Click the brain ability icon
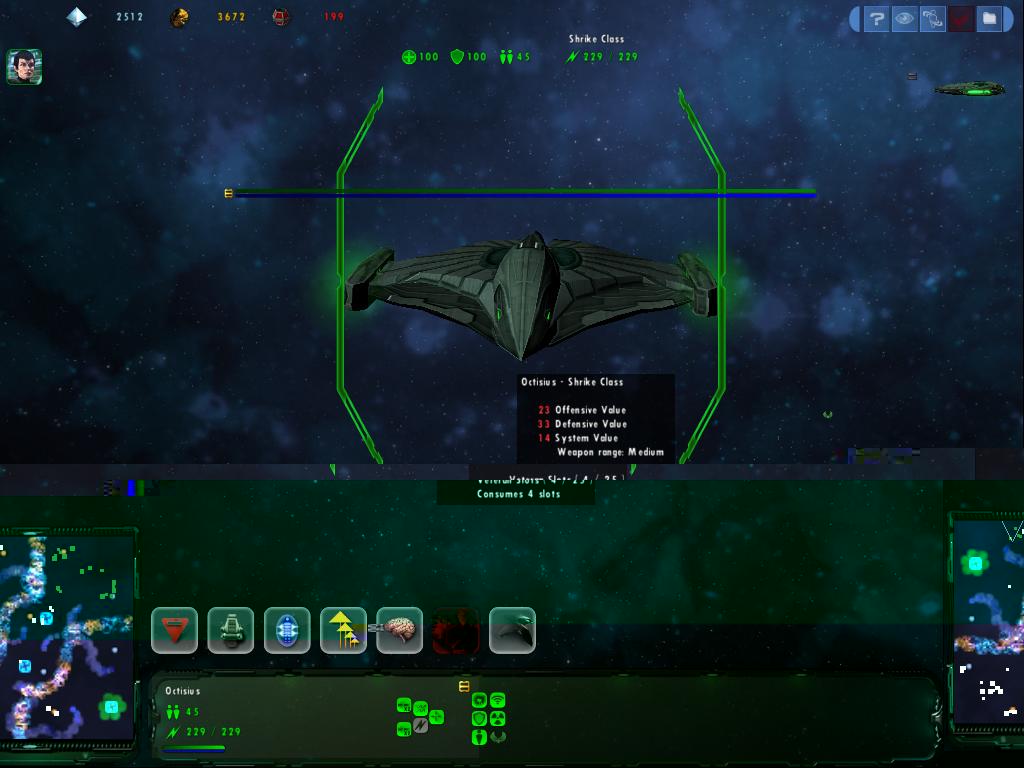This screenshot has height=768, width=1024. (400, 631)
